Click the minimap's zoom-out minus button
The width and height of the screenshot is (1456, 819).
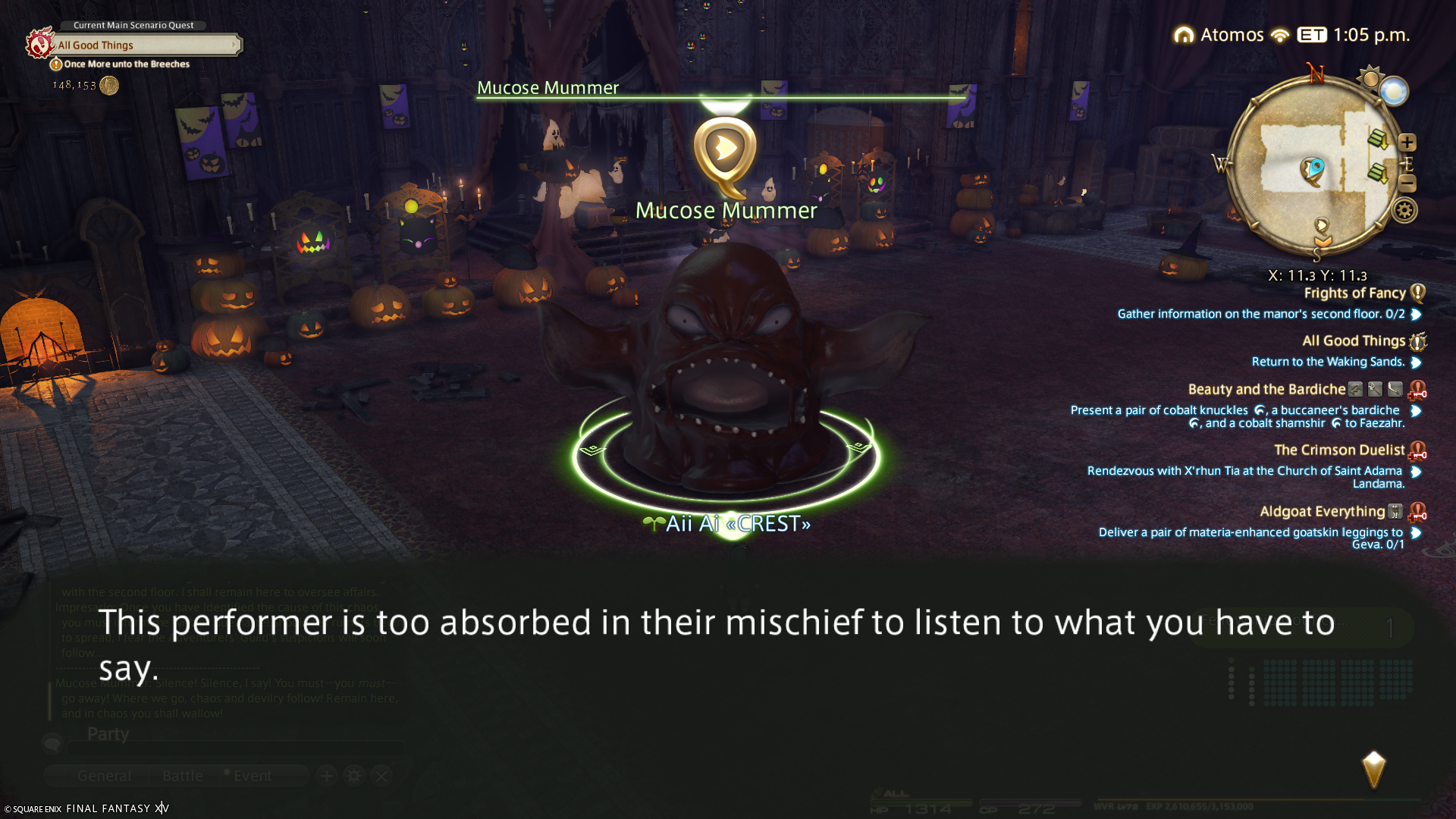[1407, 184]
